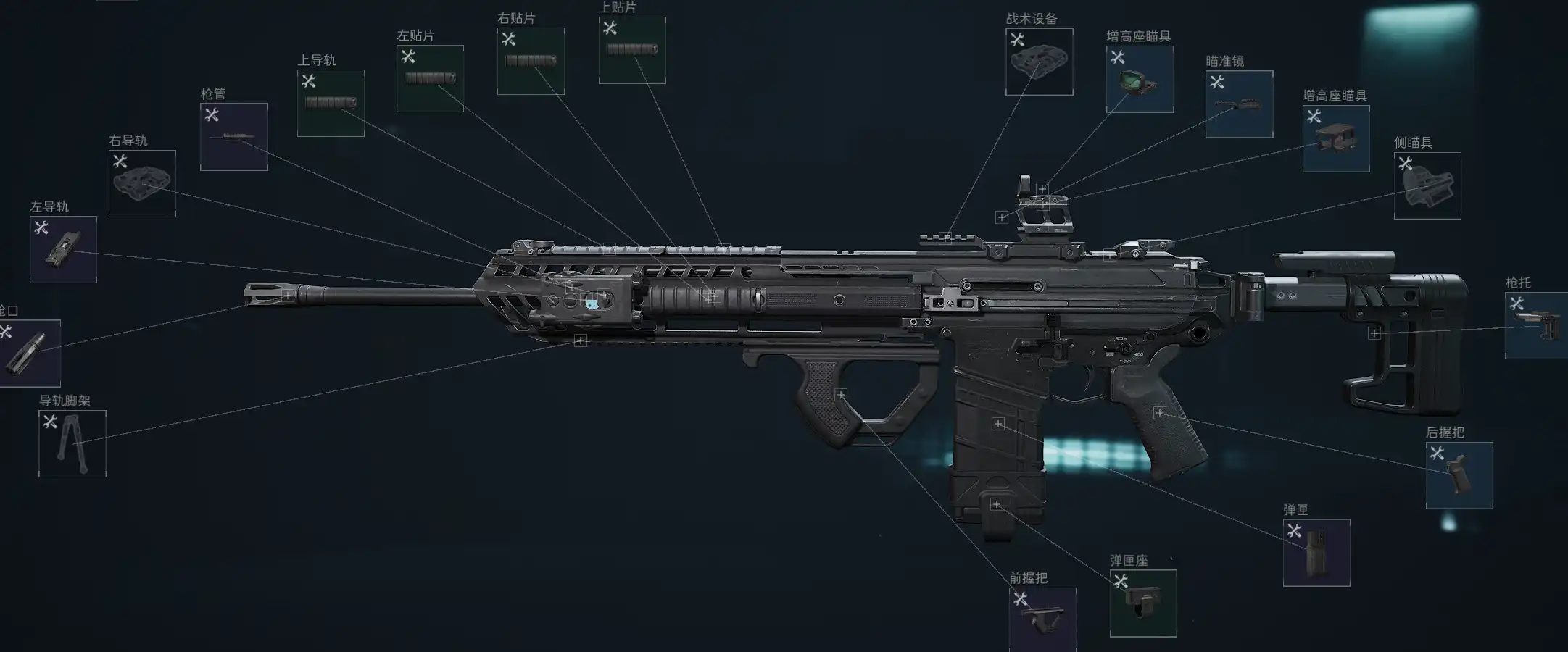This screenshot has height=652, width=1568.
Task: Select the 右贴片 right patch slot
Action: click(531, 61)
